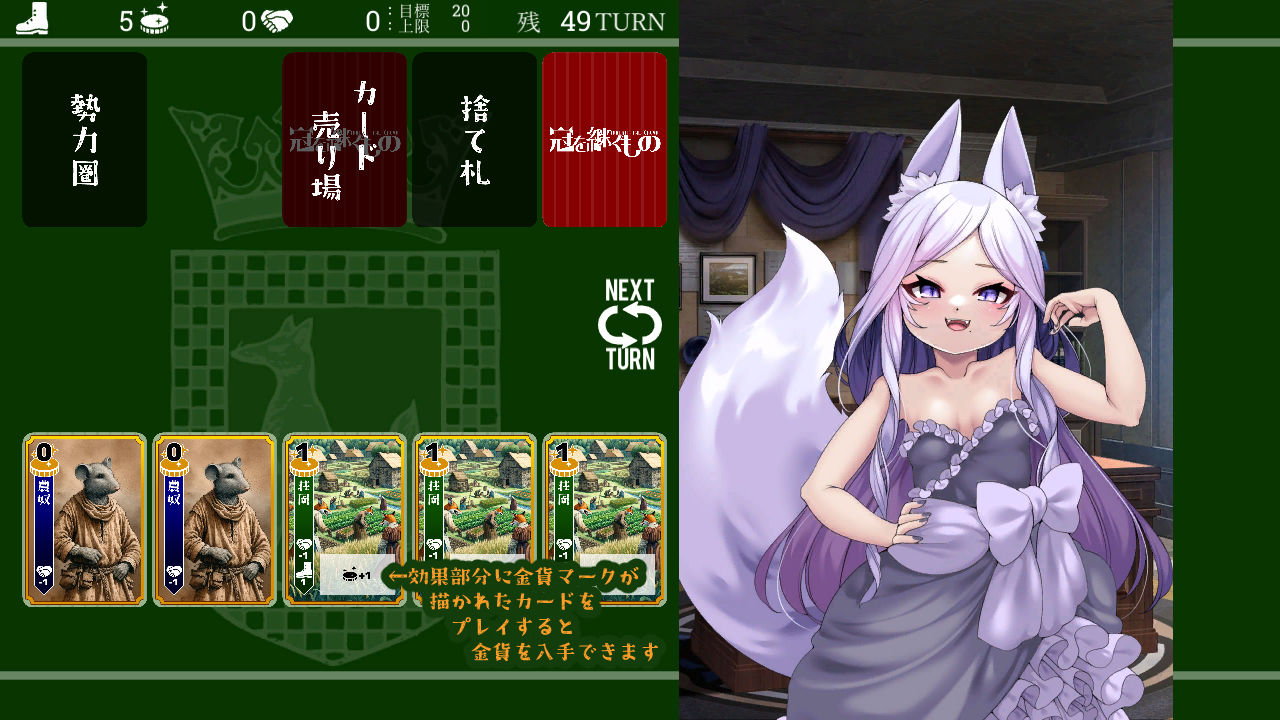Click the handshake -1 effect icon on a 農奴 card
Screen dimensions: 1280x720
coord(44,572)
